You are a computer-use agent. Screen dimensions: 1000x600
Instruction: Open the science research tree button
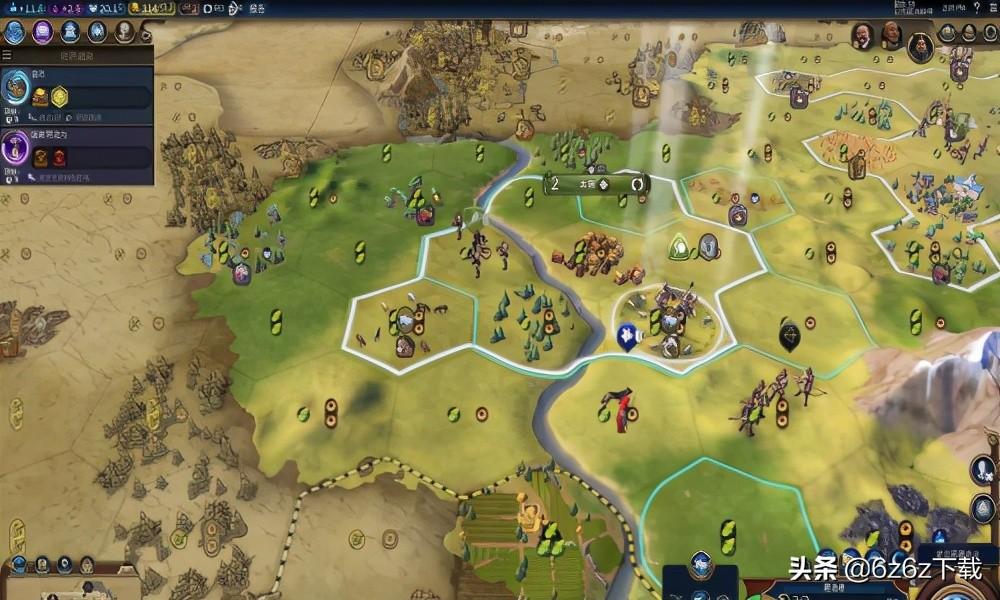15,31
